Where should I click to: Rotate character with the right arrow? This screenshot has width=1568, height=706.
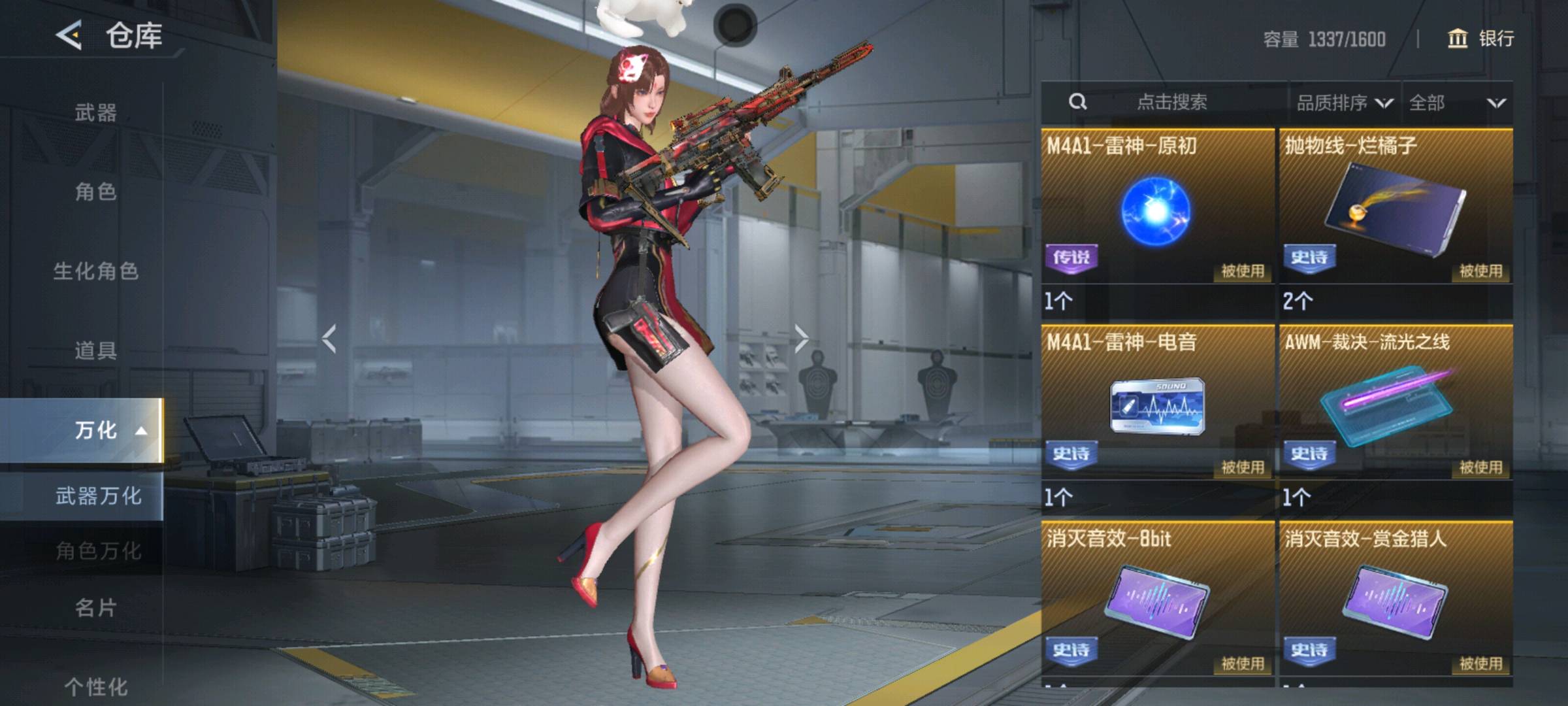(802, 339)
